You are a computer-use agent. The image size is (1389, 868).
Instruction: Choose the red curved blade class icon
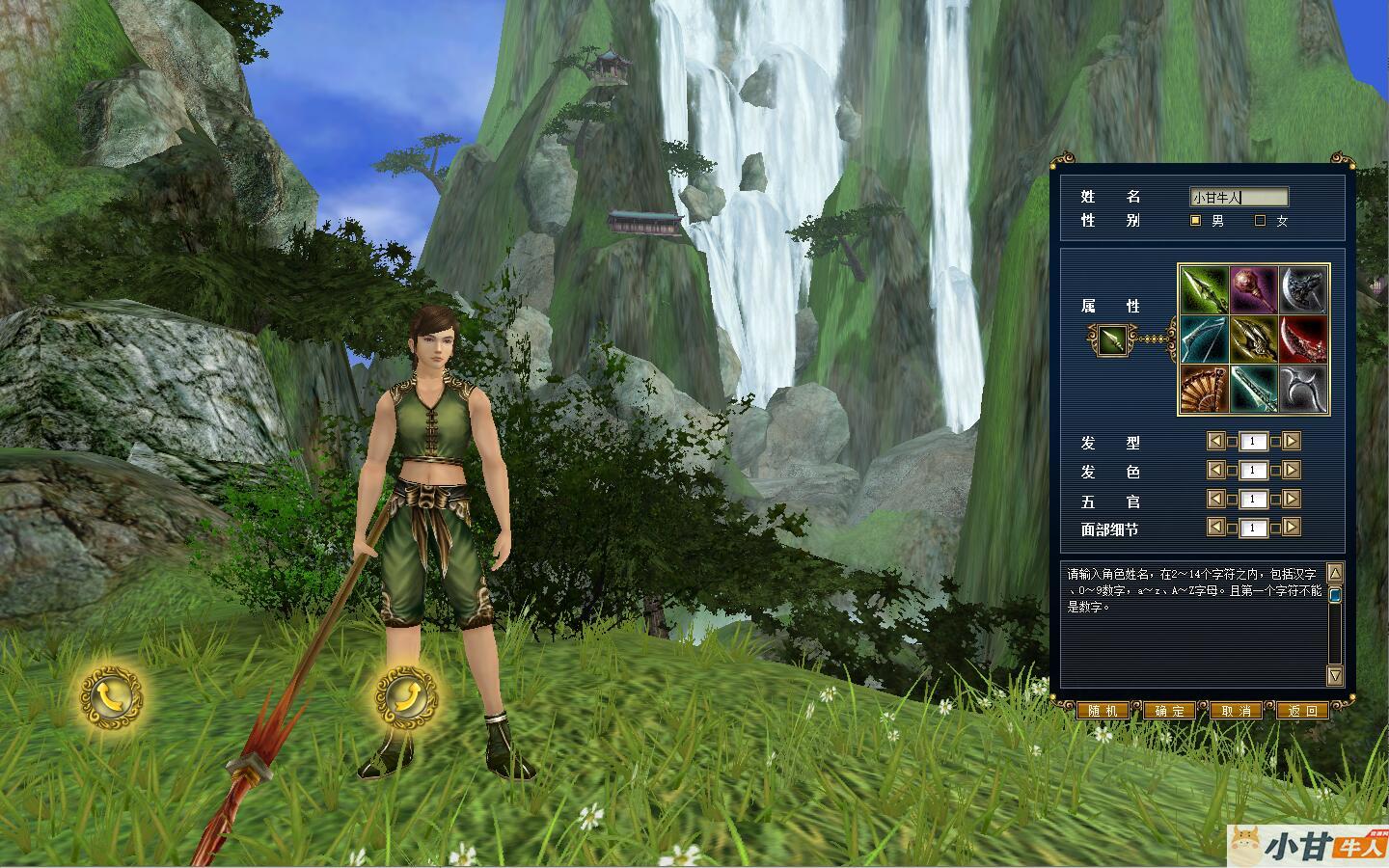[x=1304, y=339]
